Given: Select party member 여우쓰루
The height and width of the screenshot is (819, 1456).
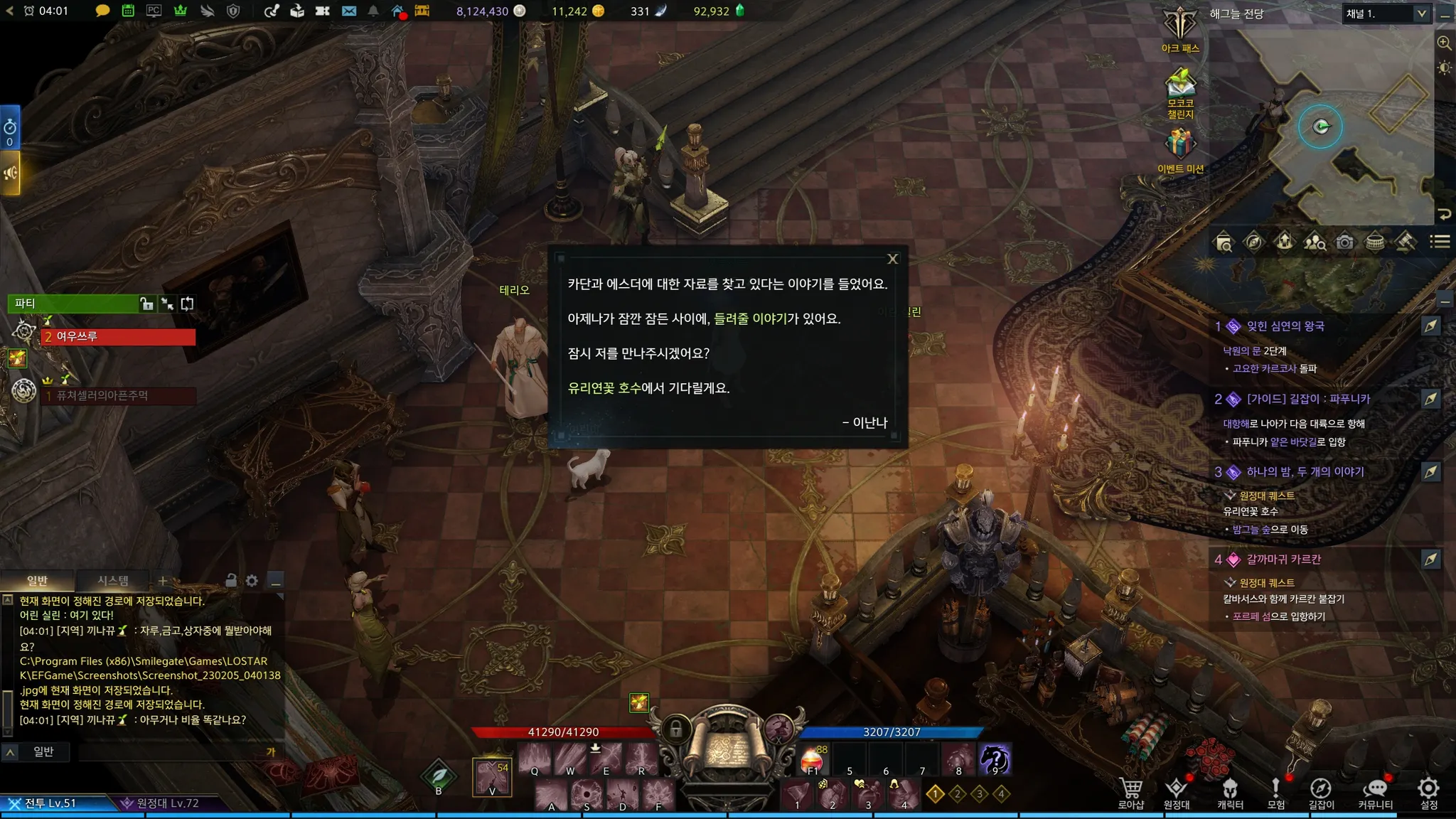Looking at the screenshot, I should tap(118, 337).
